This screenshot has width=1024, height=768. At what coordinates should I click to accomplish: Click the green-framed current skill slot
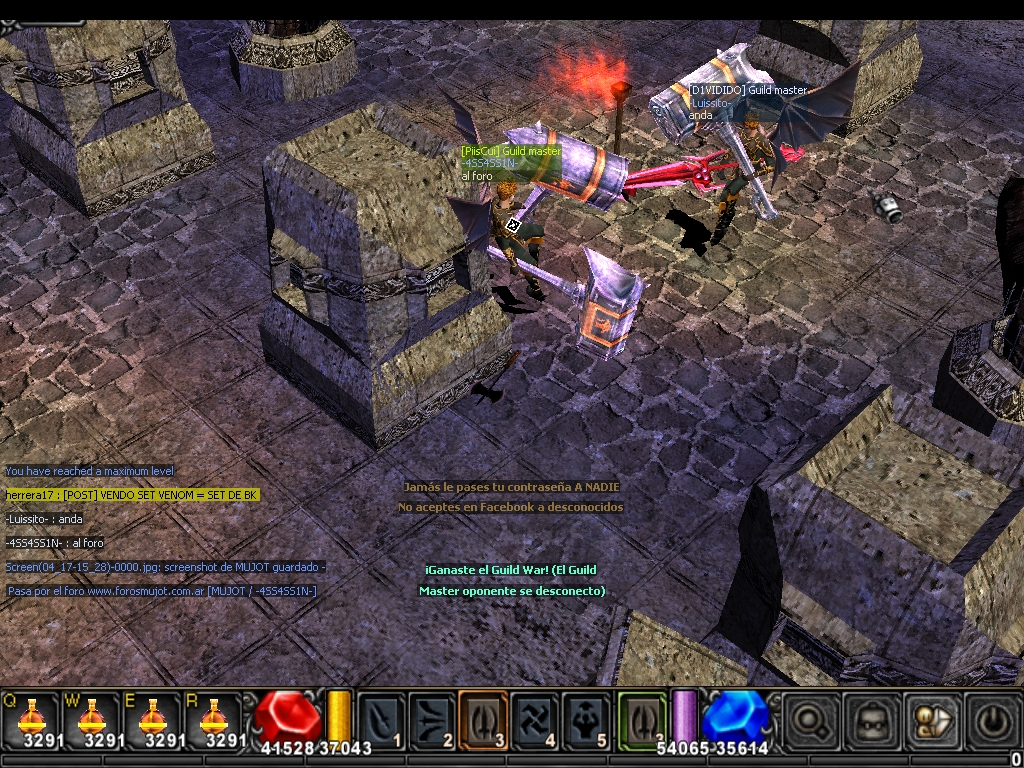(x=641, y=718)
